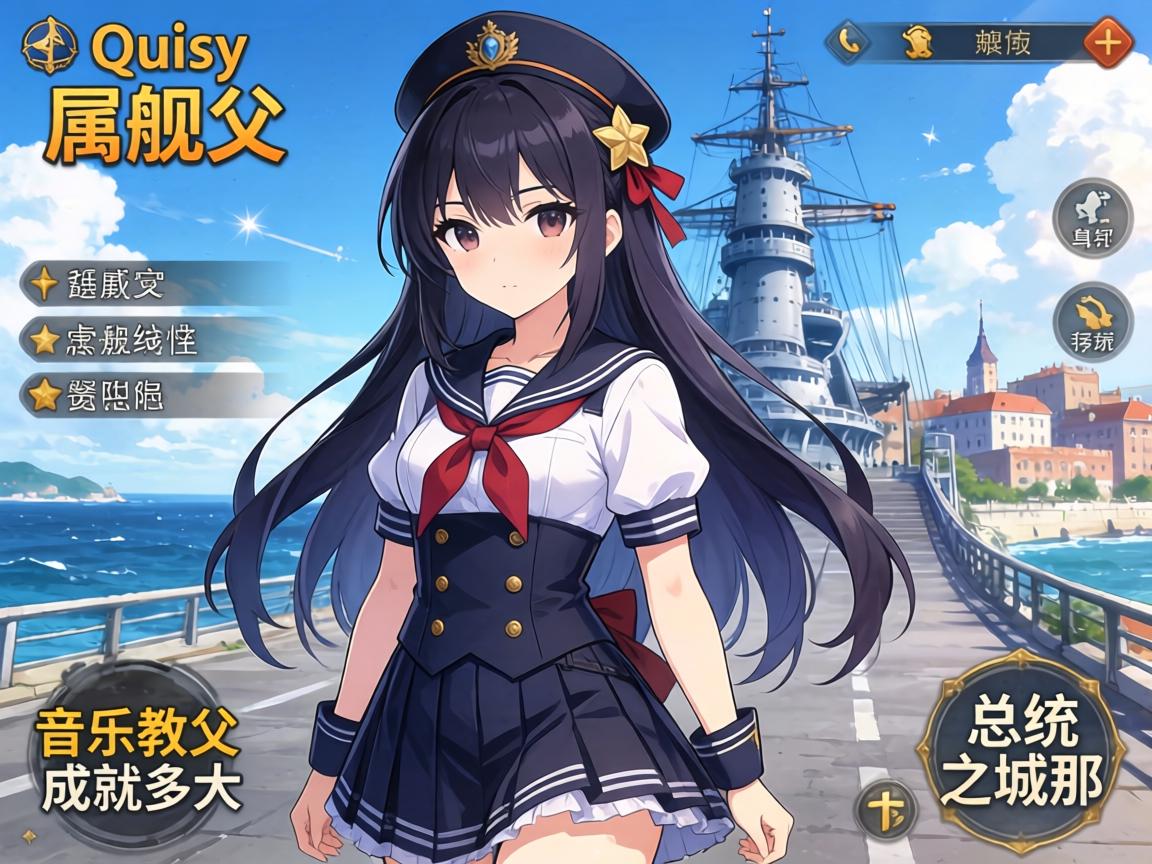Tap the grey round button with gold icon

click(x=1093, y=323)
